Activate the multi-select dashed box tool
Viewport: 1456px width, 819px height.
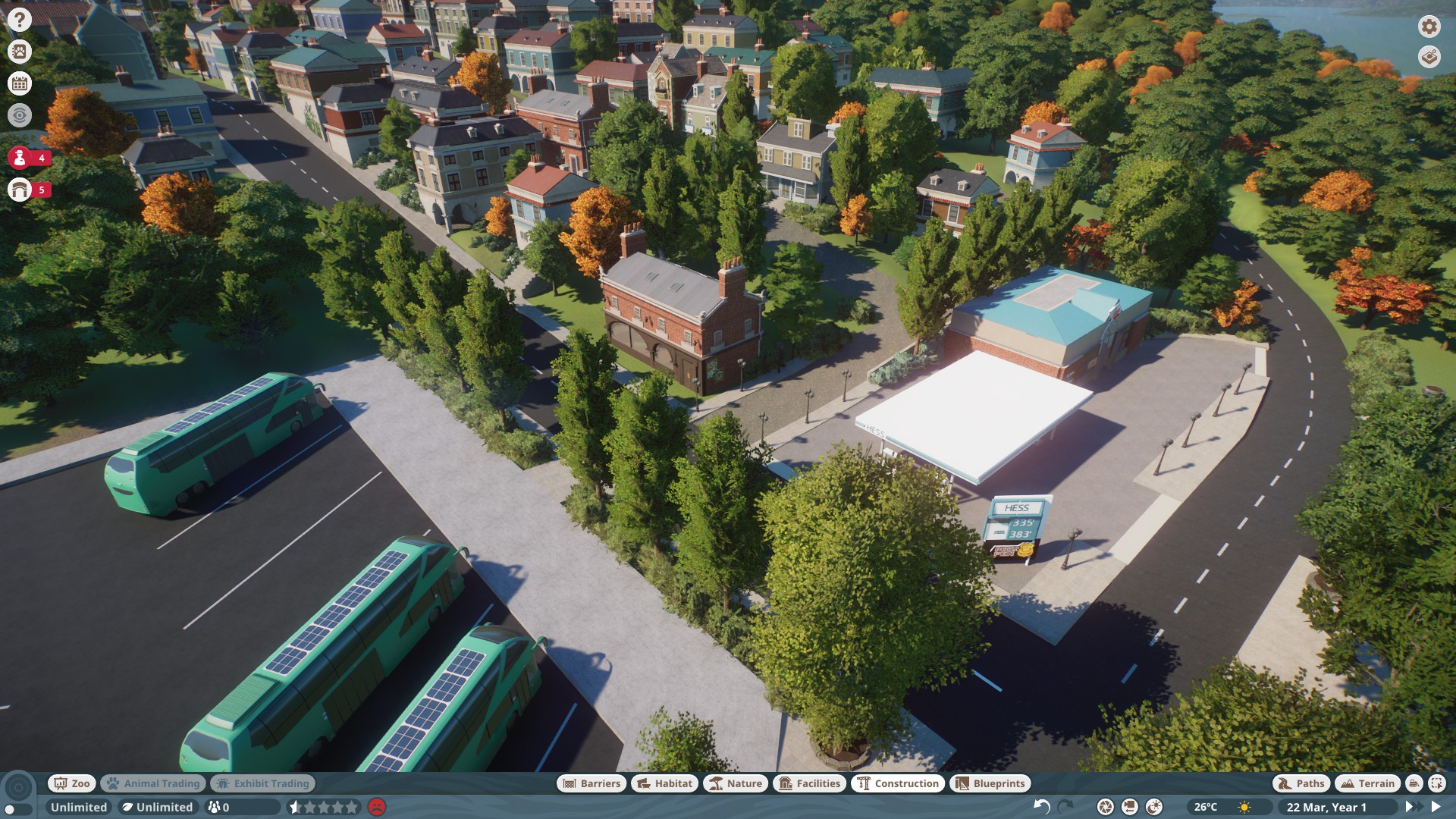click(1437, 783)
